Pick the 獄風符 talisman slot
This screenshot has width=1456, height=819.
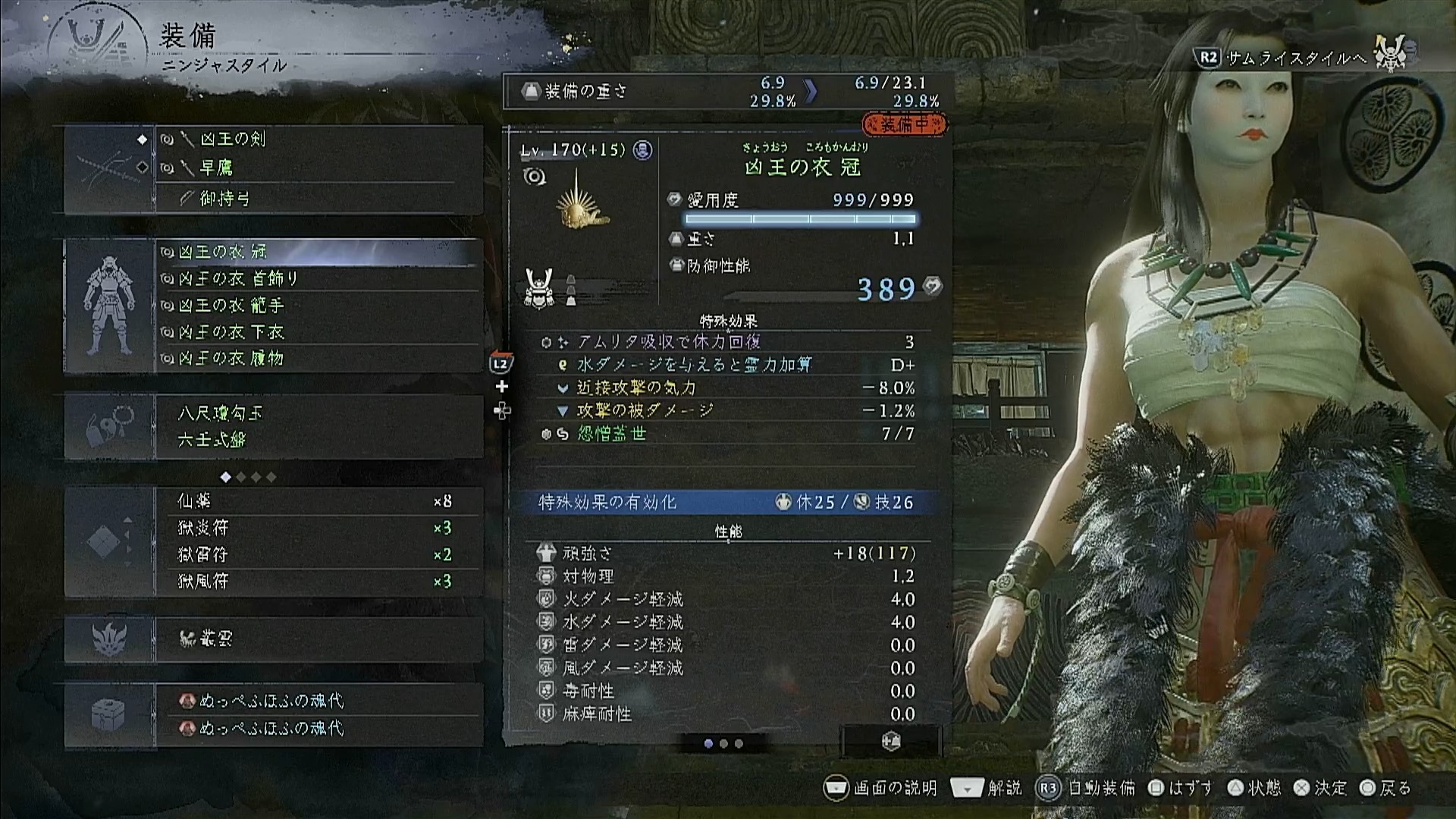(318, 582)
